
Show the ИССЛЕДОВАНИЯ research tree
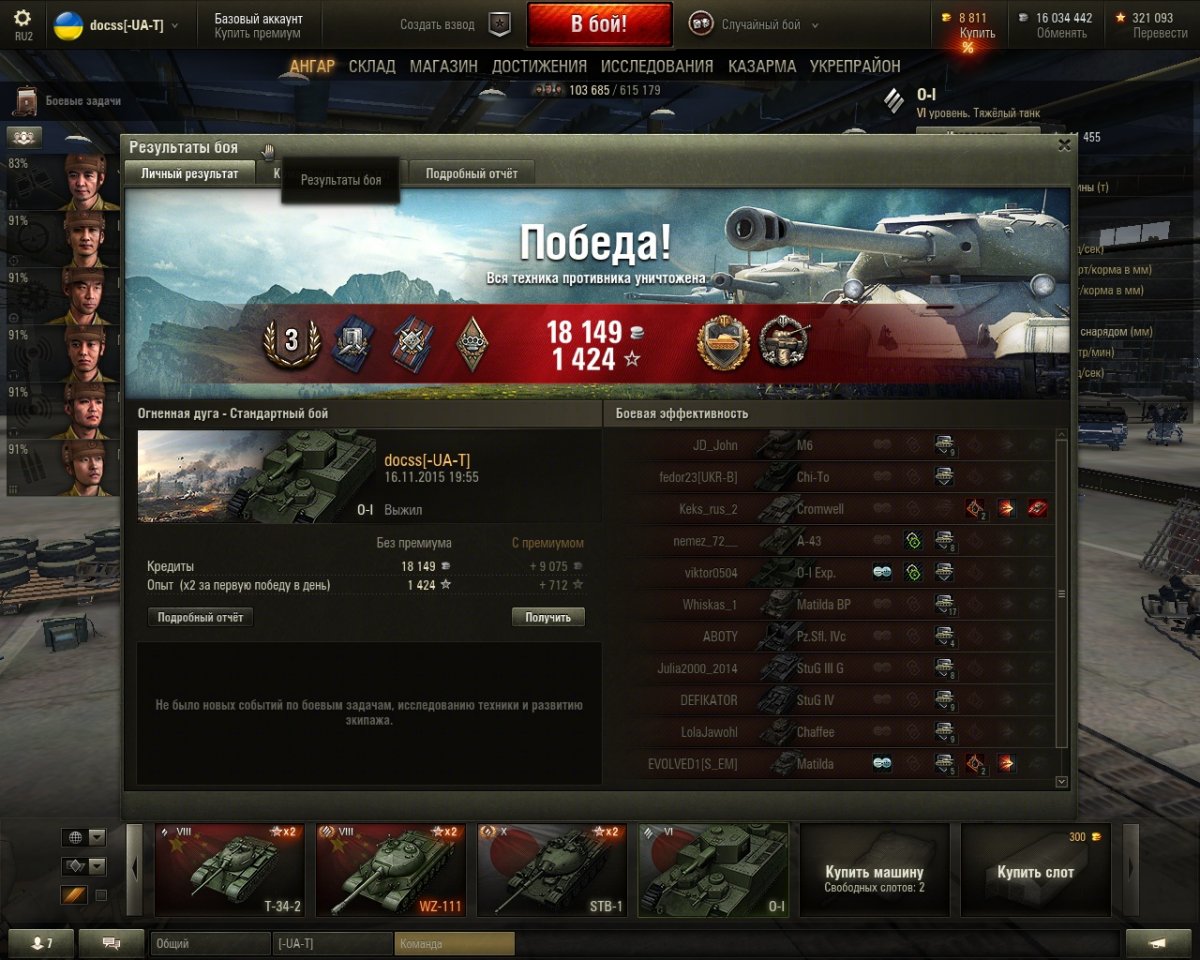point(657,66)
